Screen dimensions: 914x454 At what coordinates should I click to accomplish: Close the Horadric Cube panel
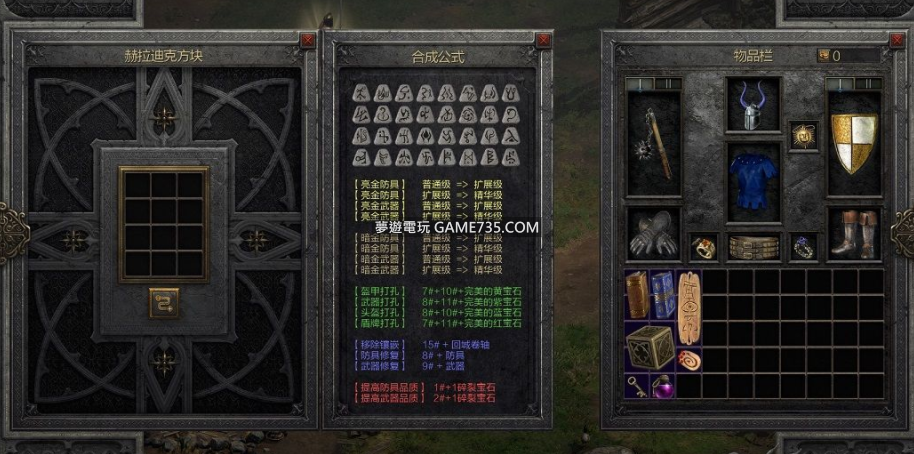pyautogui.click(x=307, y=40)
